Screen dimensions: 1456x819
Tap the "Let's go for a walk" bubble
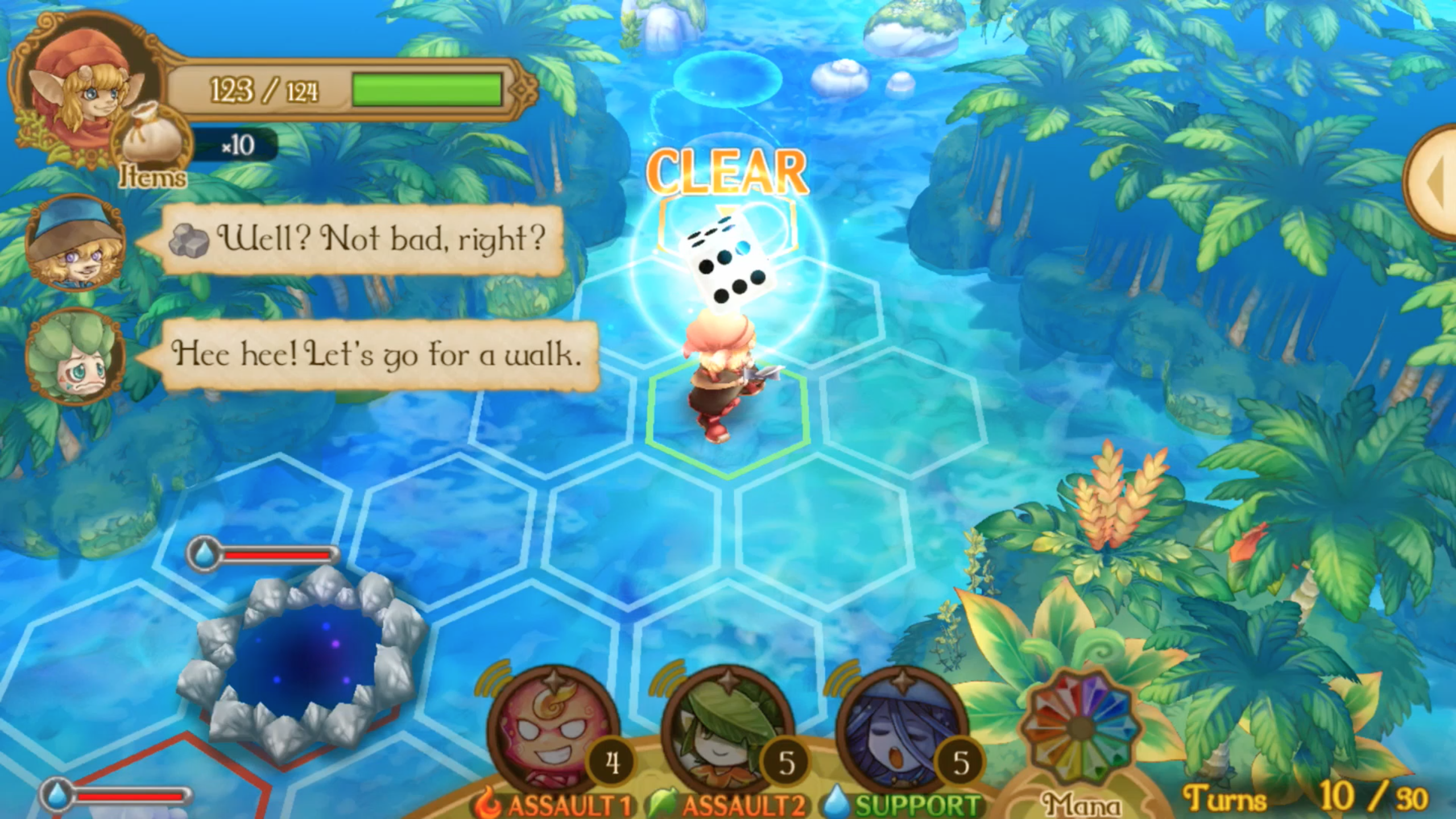point(378,355)
